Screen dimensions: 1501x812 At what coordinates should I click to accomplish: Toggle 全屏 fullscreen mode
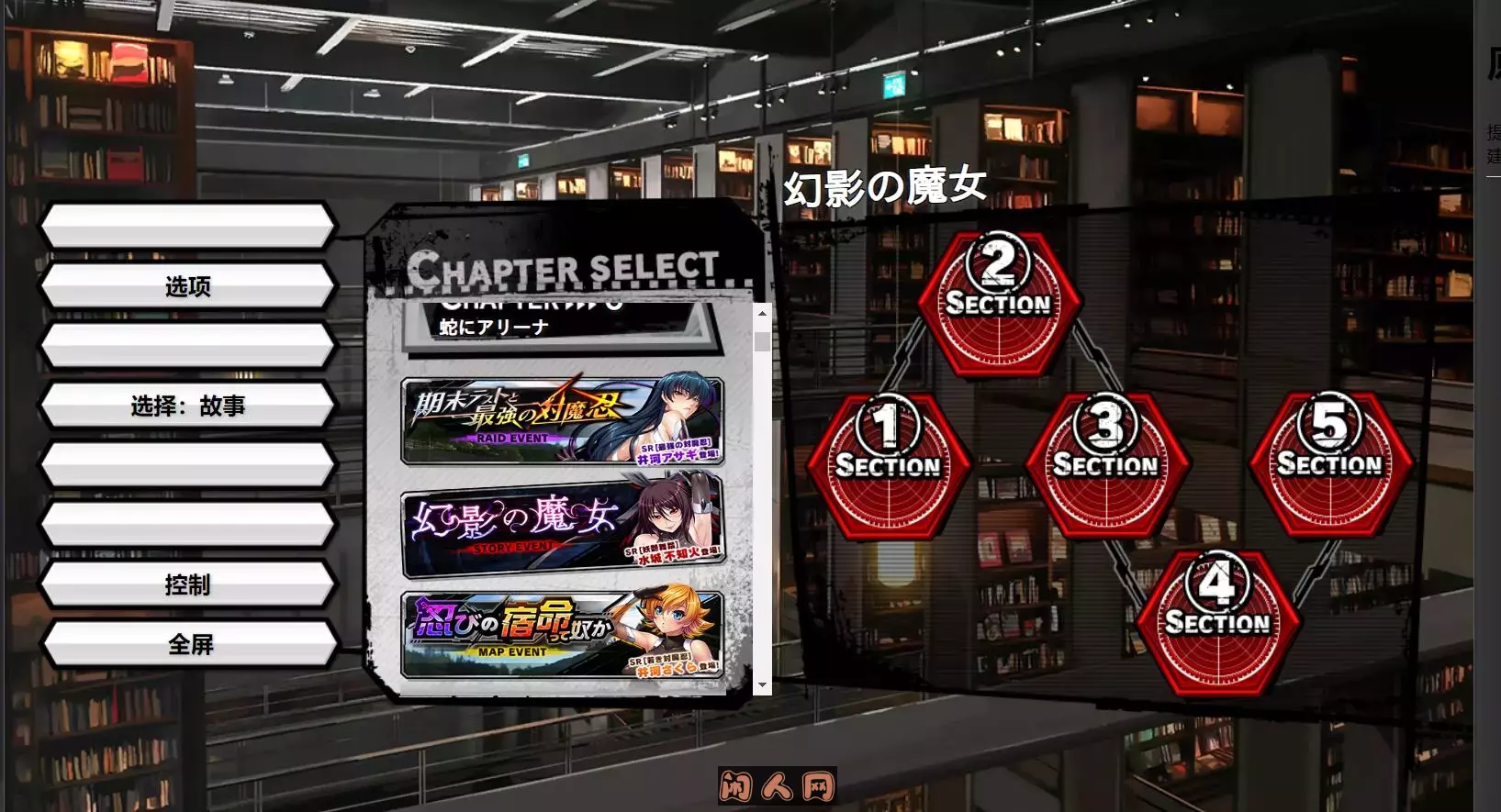point(187,643)
